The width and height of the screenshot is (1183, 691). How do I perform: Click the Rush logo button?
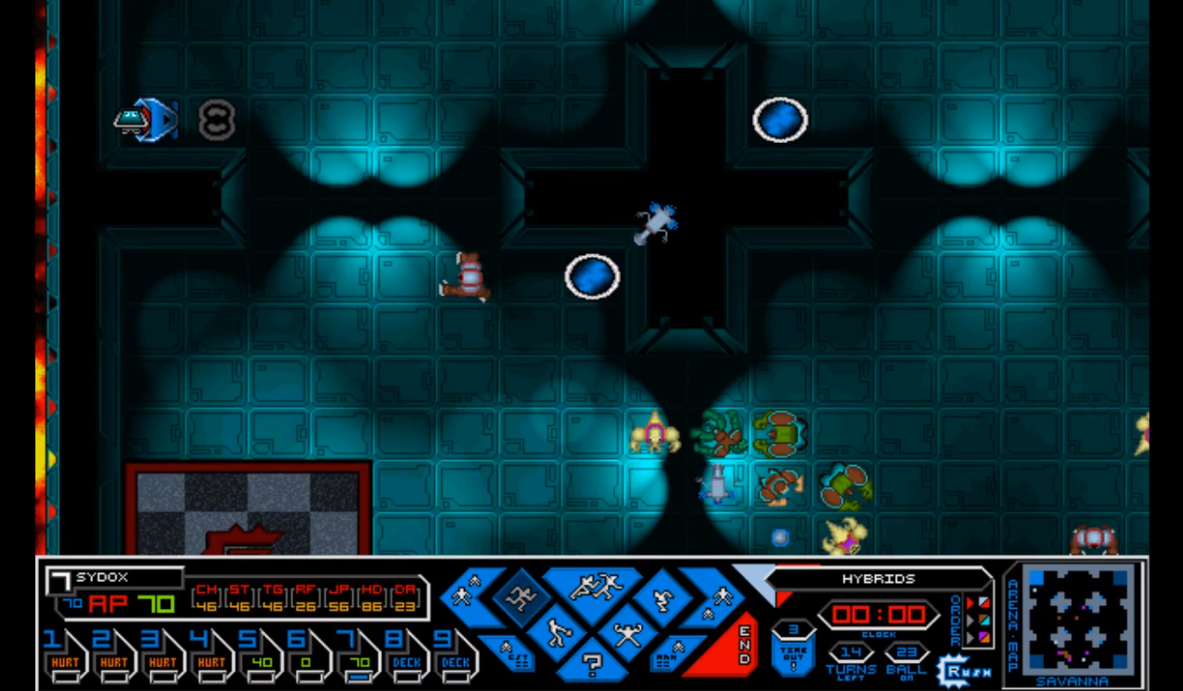[962, 668]
